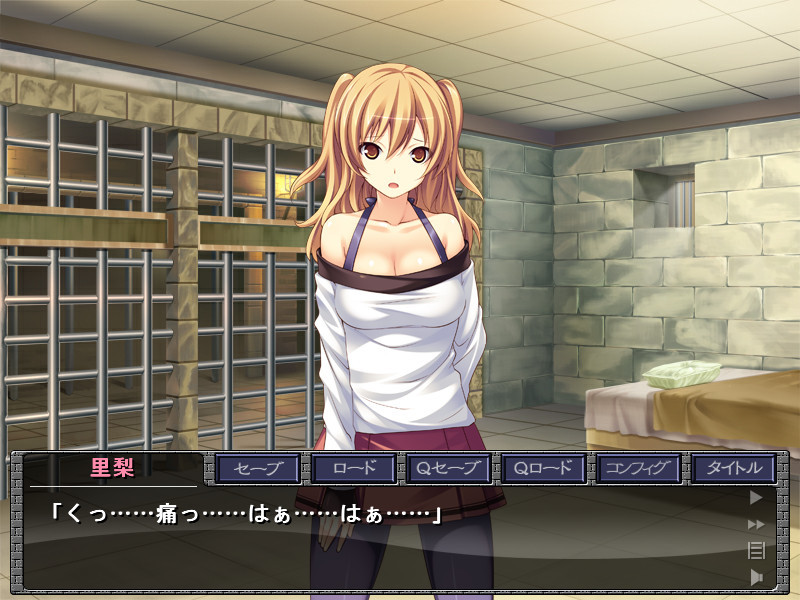Open the コンフィグ (Config) settings
800x600 pixels.
point(638,468)
